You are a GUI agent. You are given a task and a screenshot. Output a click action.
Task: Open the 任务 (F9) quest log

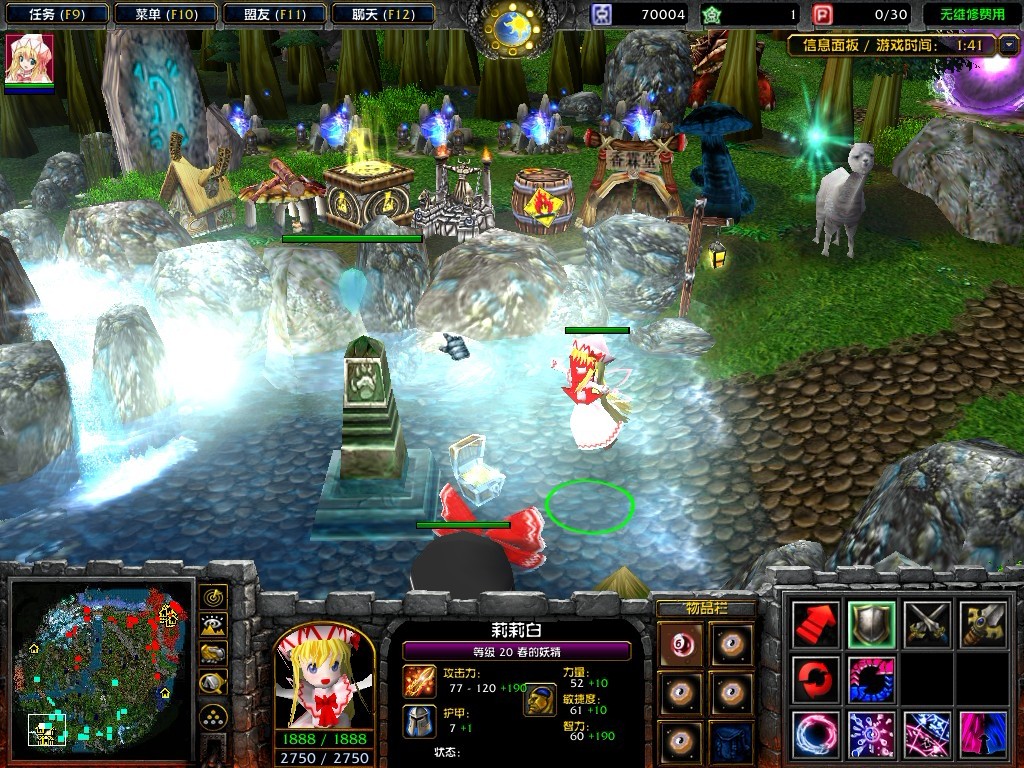(55, 14)
